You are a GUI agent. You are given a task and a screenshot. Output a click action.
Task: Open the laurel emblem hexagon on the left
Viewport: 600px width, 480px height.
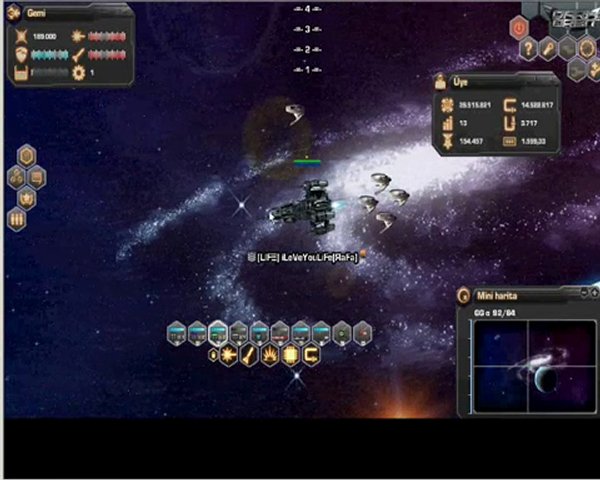pos(27,198)
